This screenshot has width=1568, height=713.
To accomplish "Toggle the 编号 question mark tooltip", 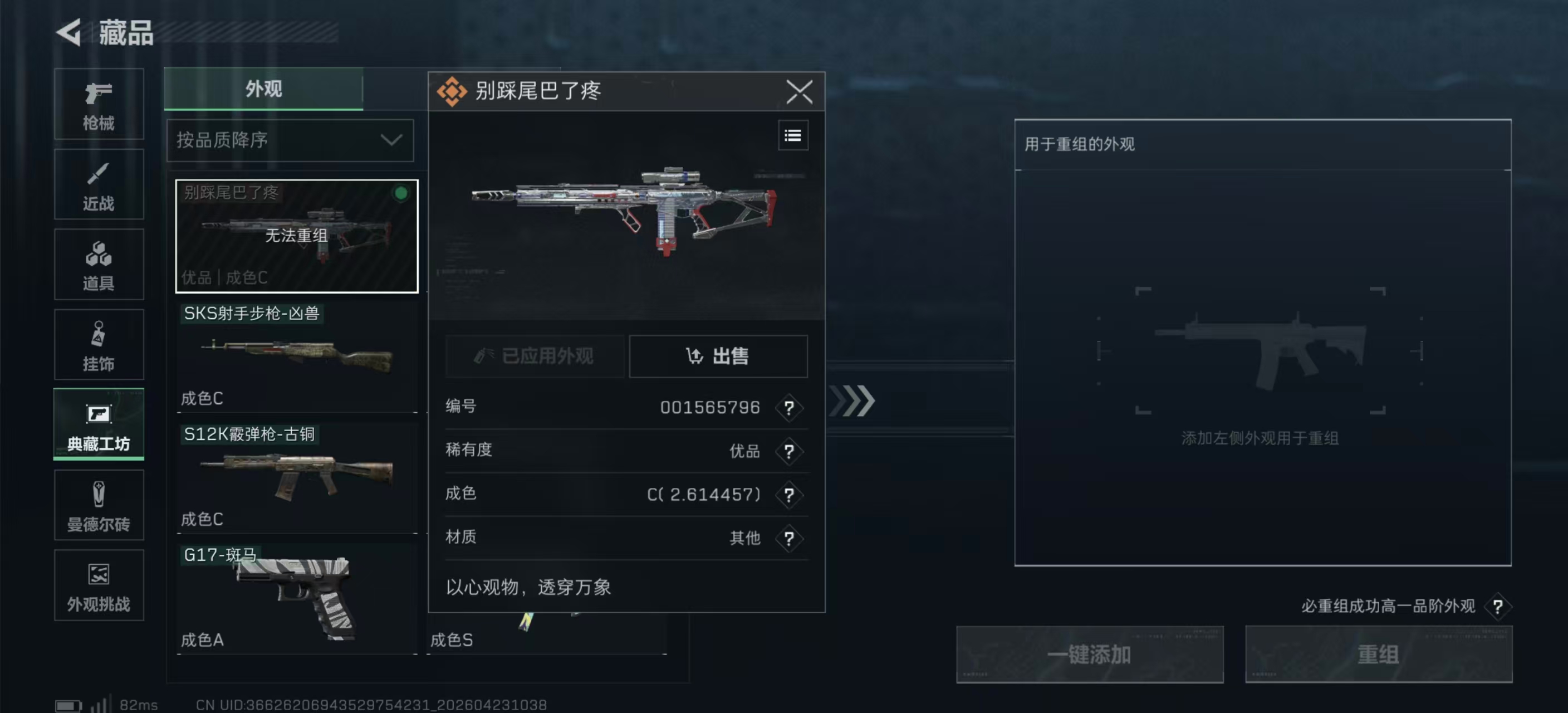I will point(790,408).
